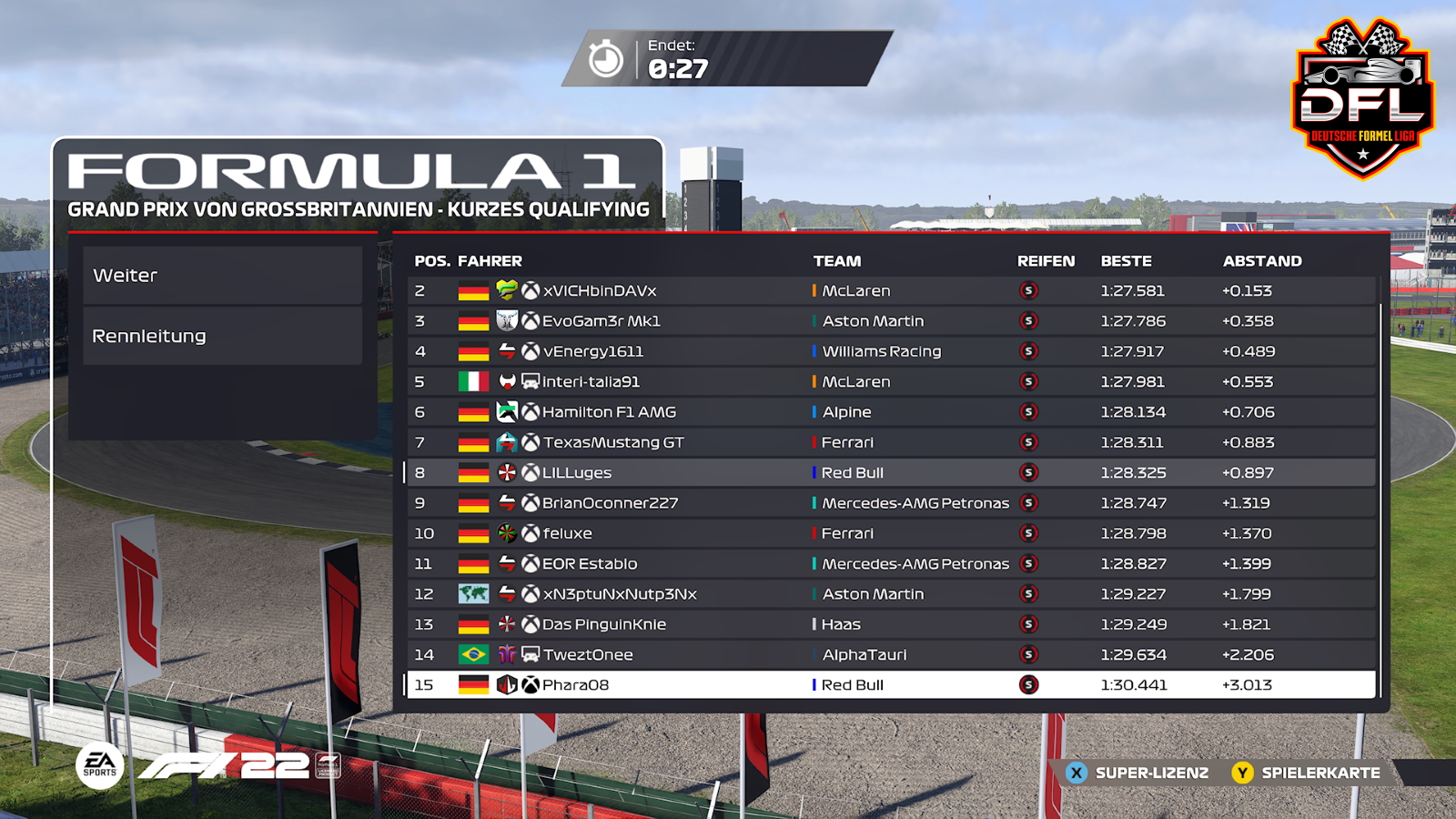Image resolution: width=1456 pixels, height=819 pixels.
Task: Choose TexasMustang GT Ferrari row
Action: click(890, 442)
